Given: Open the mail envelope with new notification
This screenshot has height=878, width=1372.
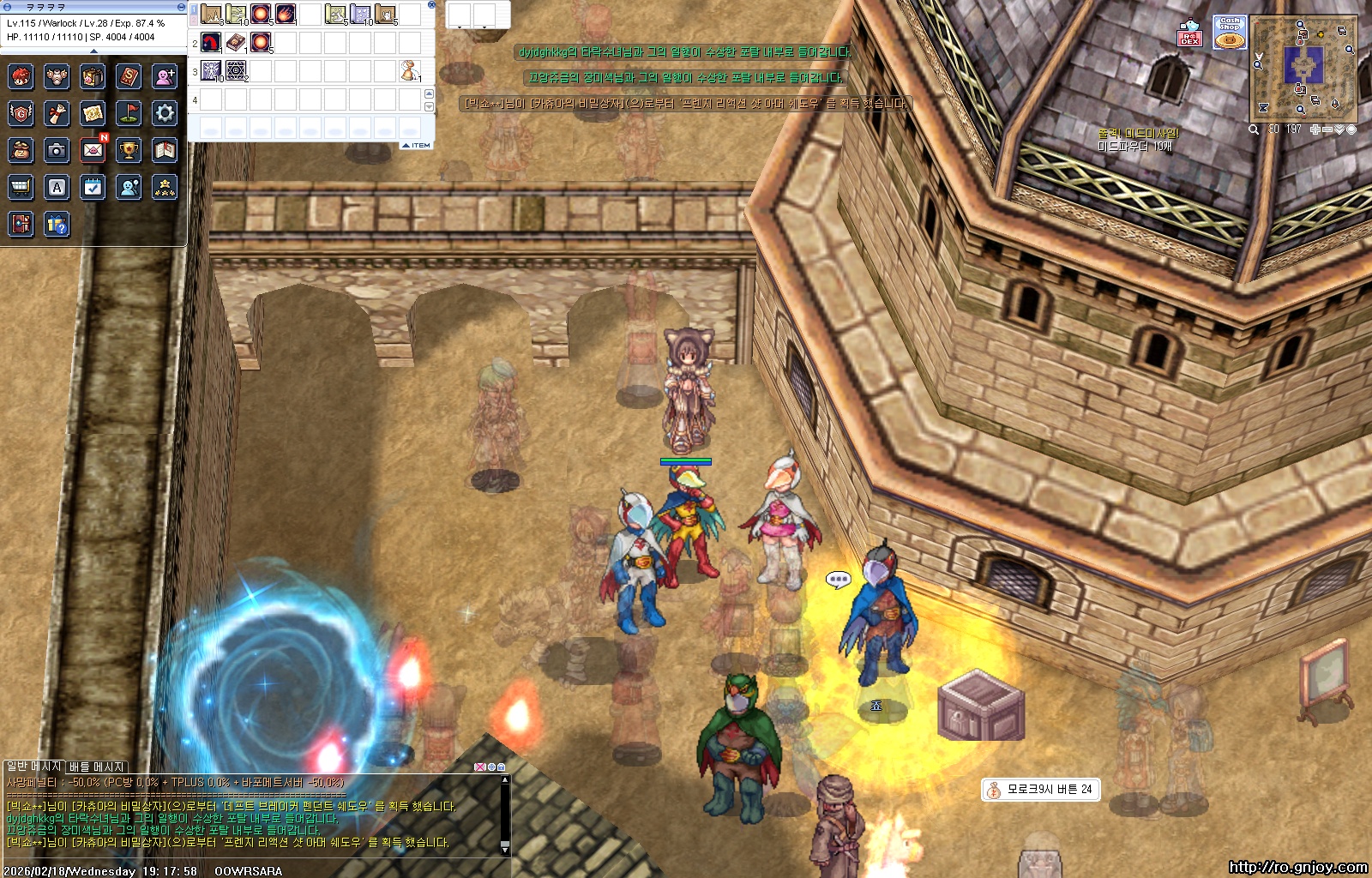Looking at the screenshot, I should coord(93,150).
